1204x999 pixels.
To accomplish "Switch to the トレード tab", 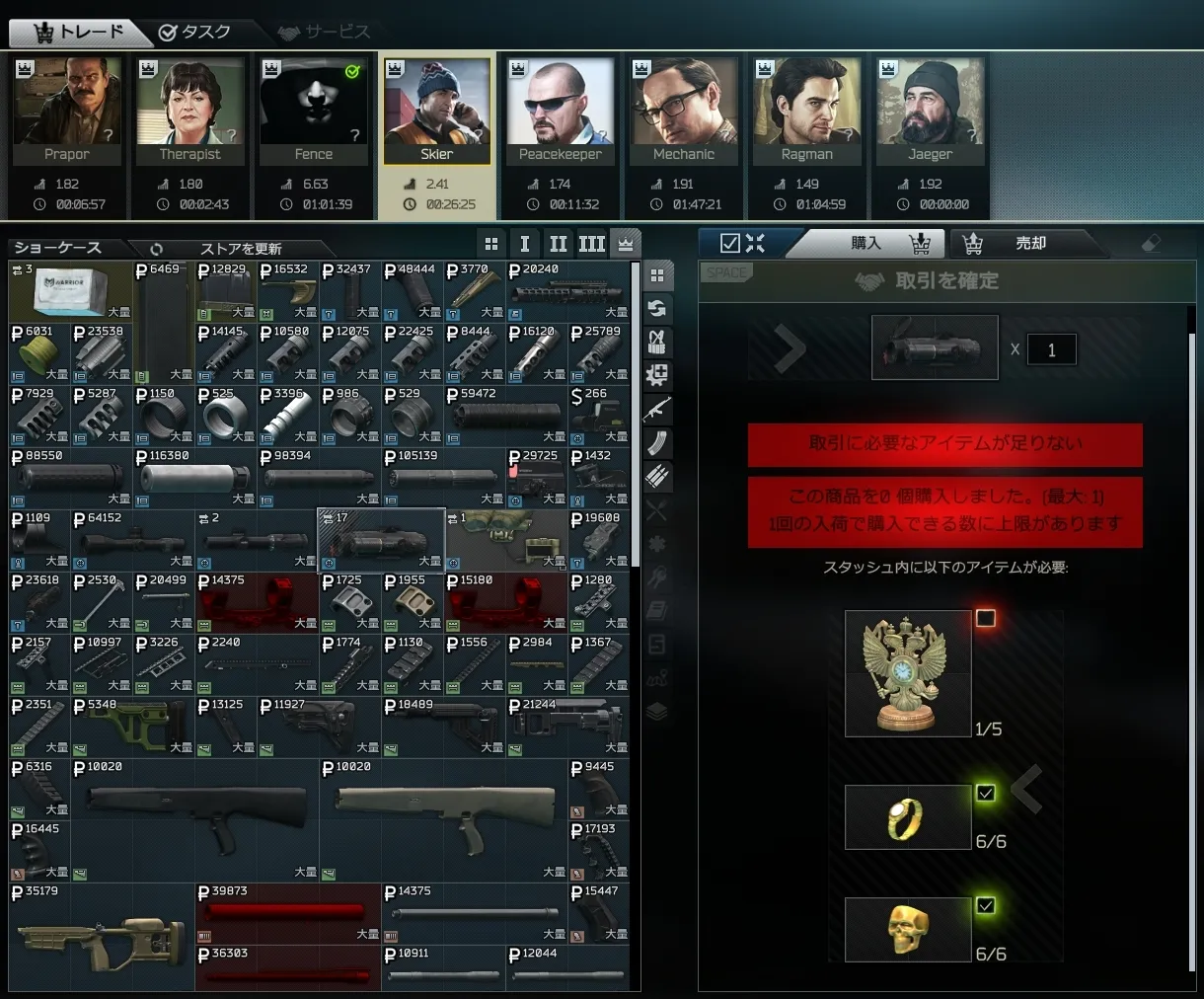I will click(79, 33).
